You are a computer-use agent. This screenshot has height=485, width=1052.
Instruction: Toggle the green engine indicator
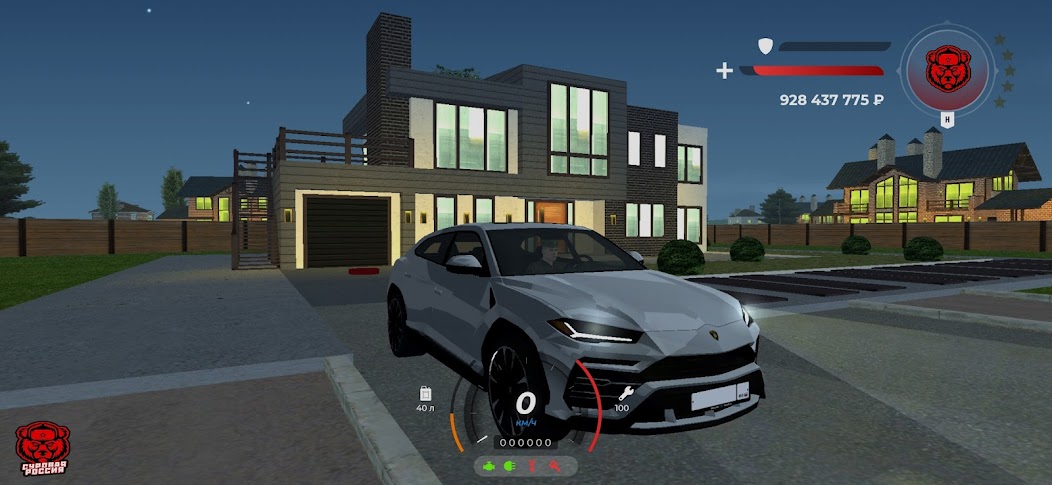tap(488, 466)
